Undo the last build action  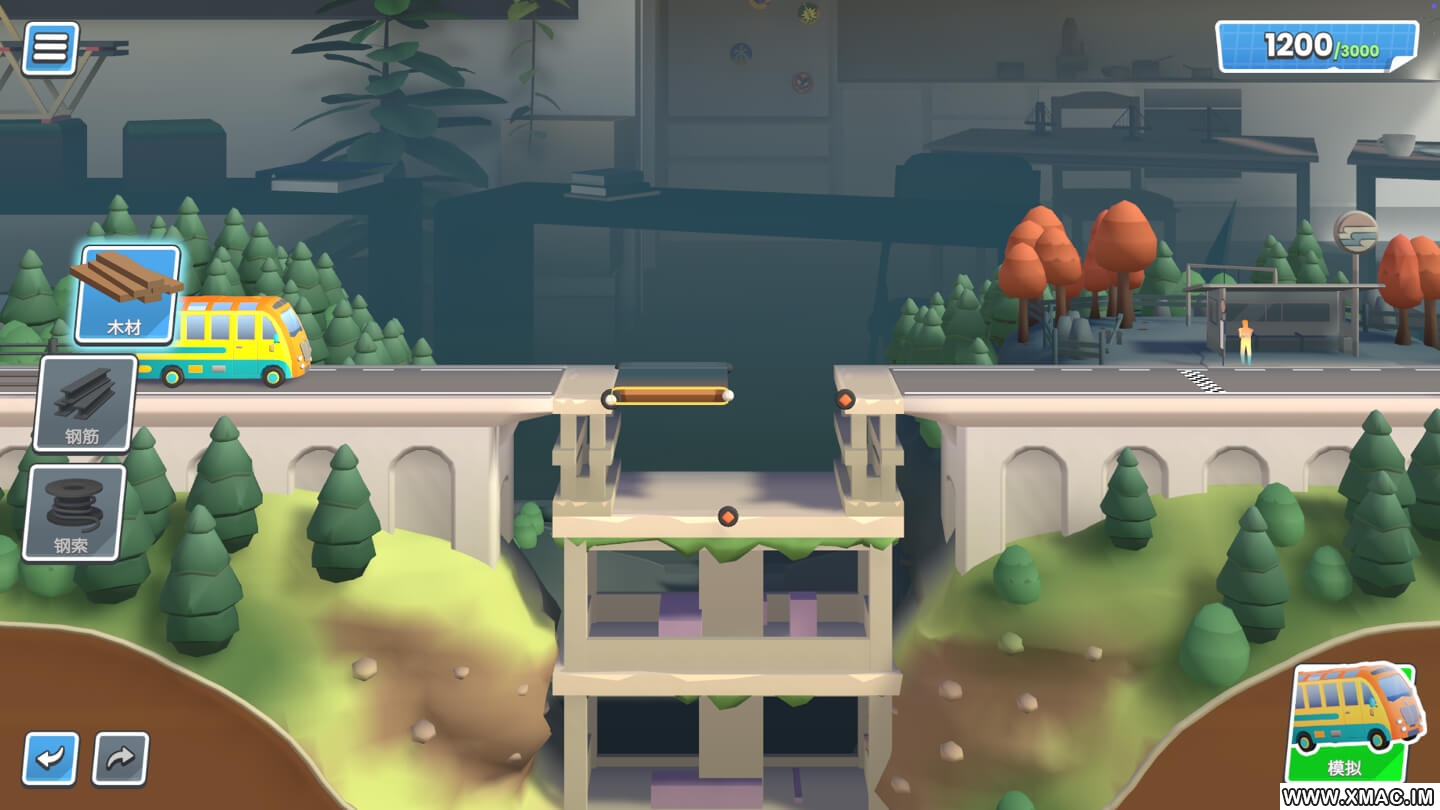pyautogui.click(x=50, y=759)
